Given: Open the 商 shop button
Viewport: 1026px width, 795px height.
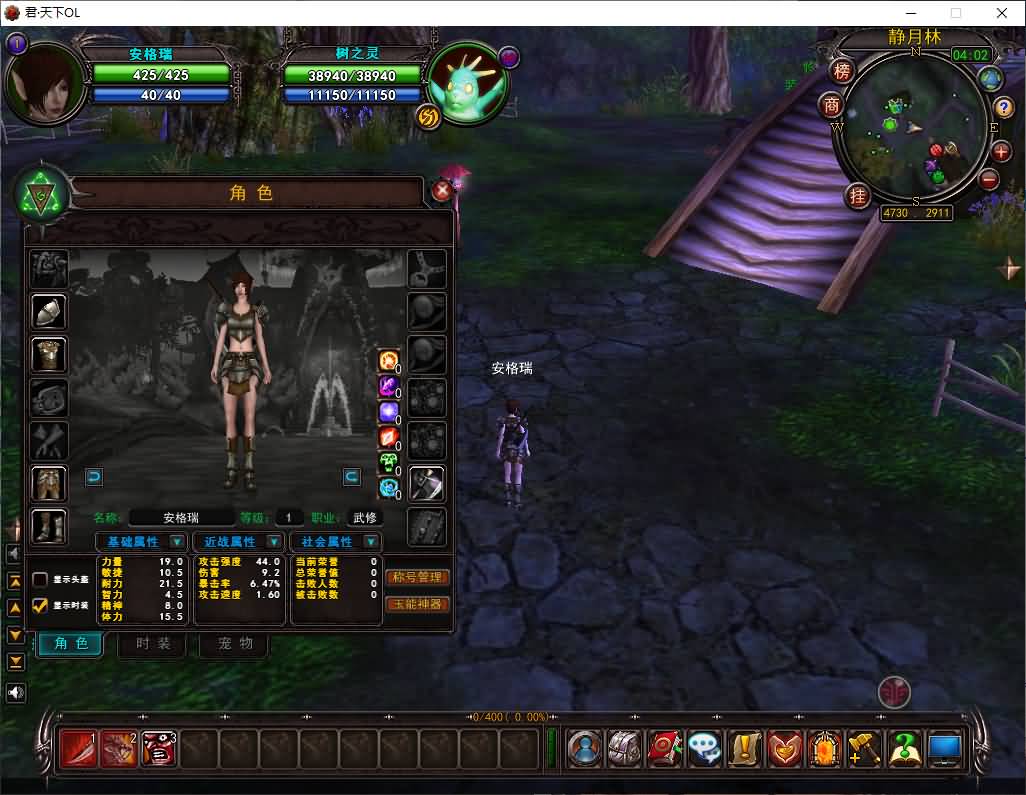Looking at the screenshot, I should [831, 105].
